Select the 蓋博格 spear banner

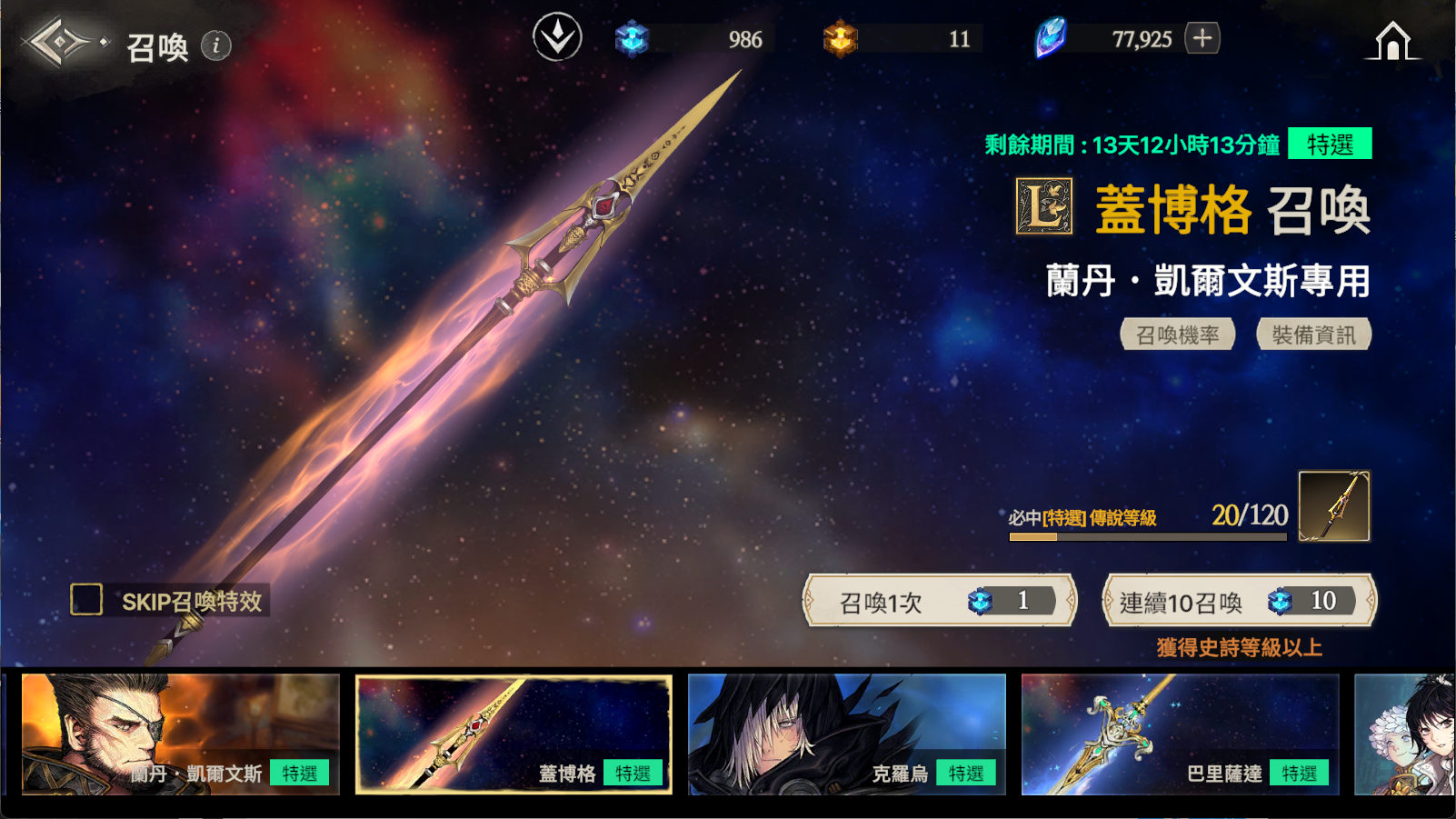pos(514,734)
